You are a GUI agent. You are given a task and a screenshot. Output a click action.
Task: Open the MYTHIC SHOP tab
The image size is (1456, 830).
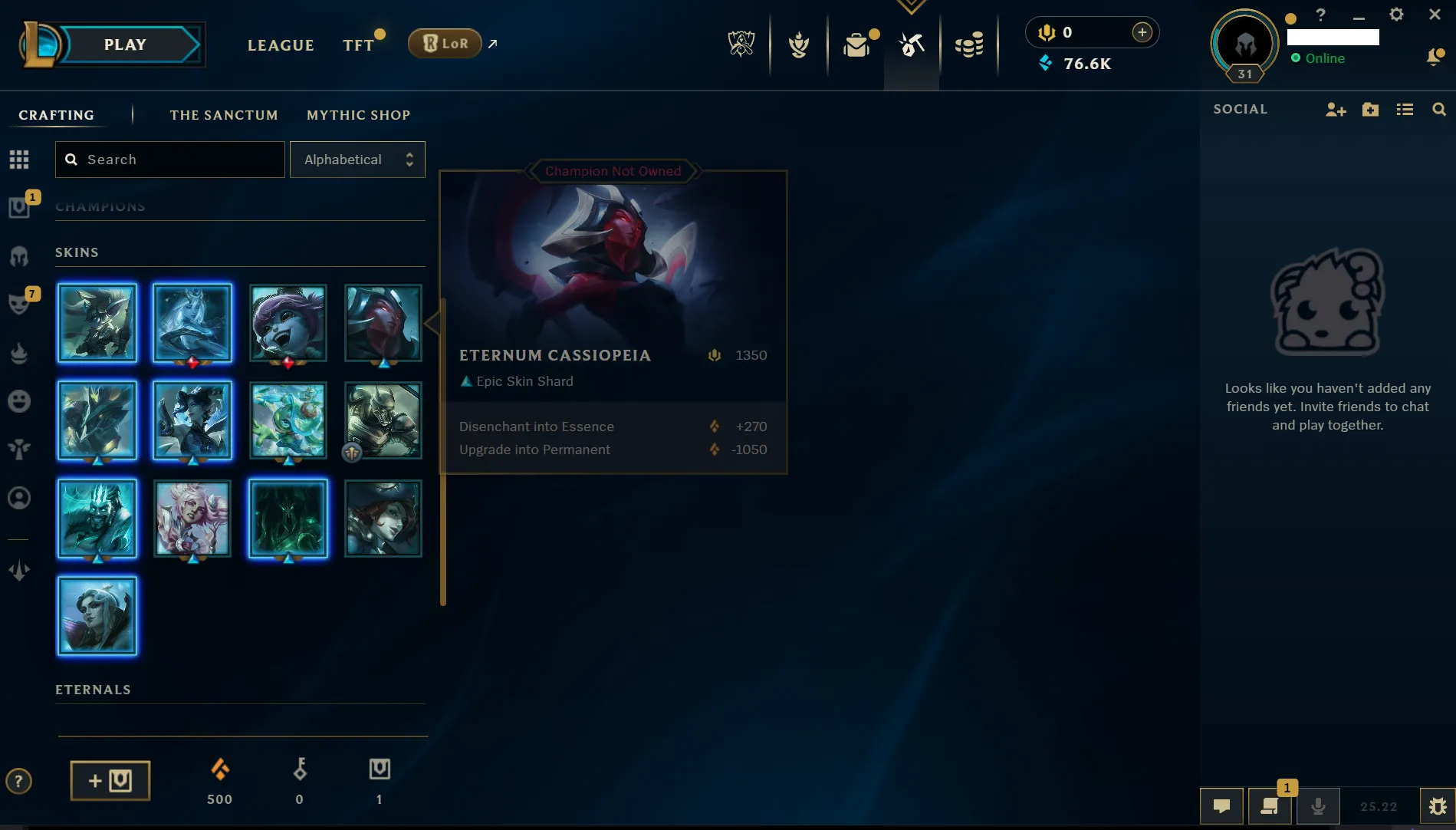tap(358, 114)
